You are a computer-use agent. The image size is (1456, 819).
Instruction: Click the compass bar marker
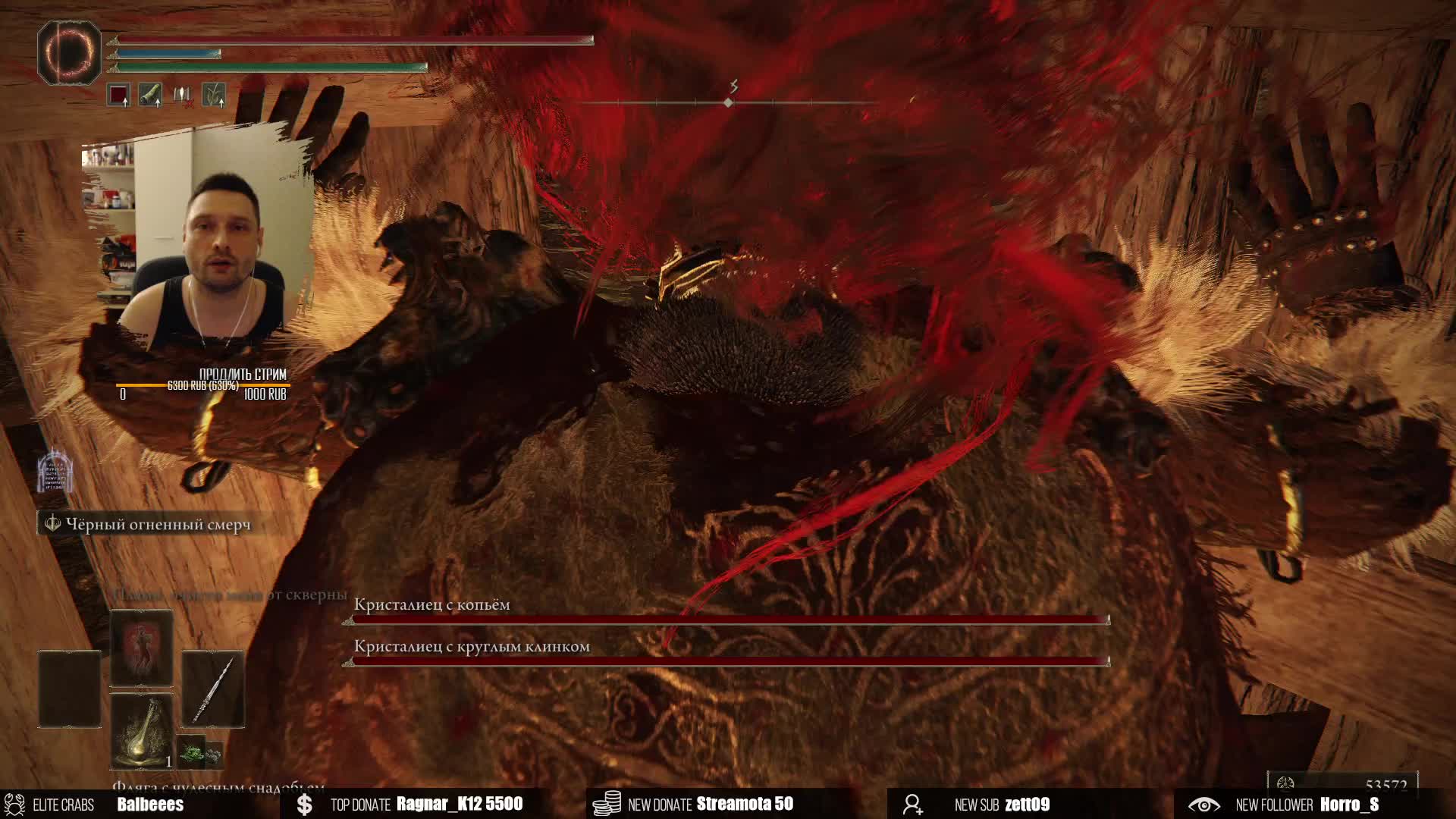(x=728, y=102)
